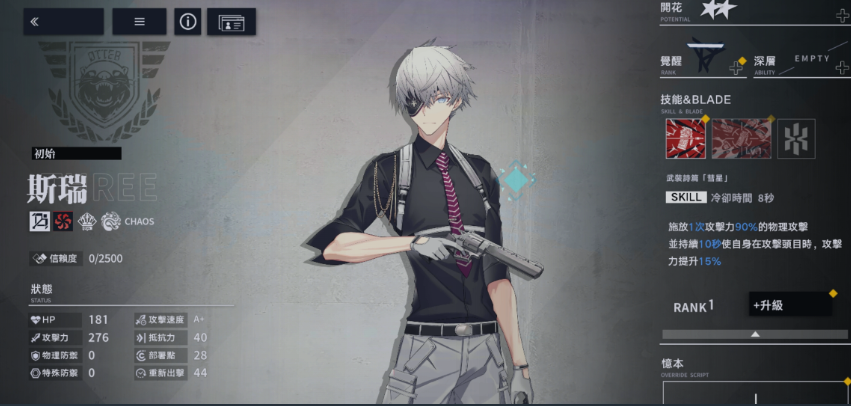Open the 初始 skin label
Image resolution: width=851 pixels, height=406 pixels.
click(x=76, y=153)
